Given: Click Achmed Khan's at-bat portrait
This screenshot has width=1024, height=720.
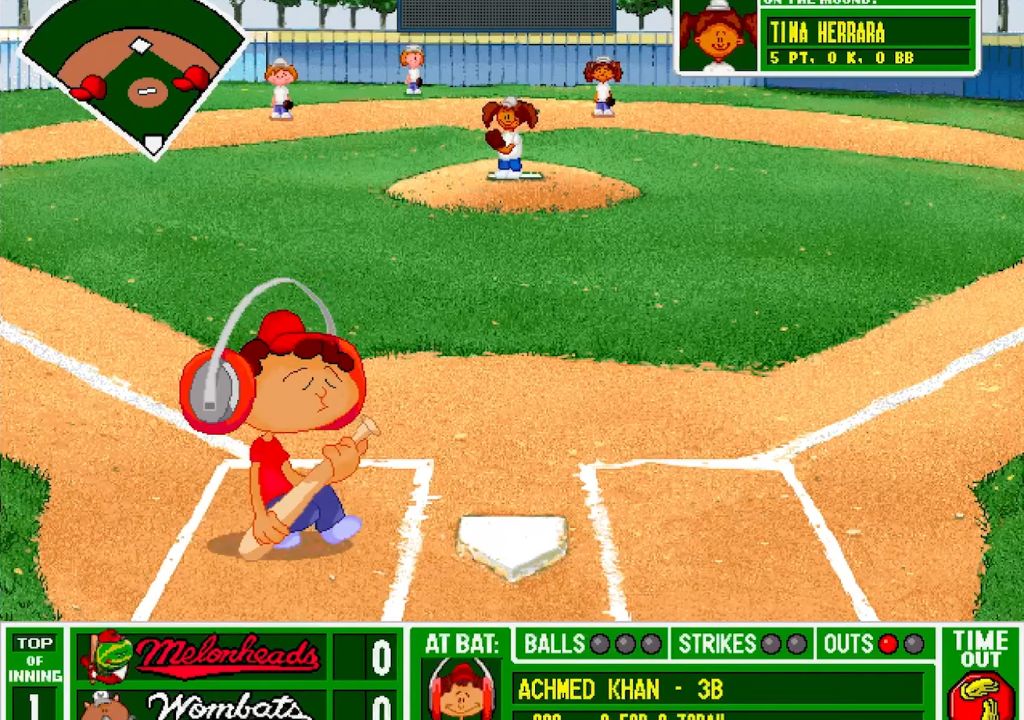Looking at the screenshot, I should tap(462, 690).
